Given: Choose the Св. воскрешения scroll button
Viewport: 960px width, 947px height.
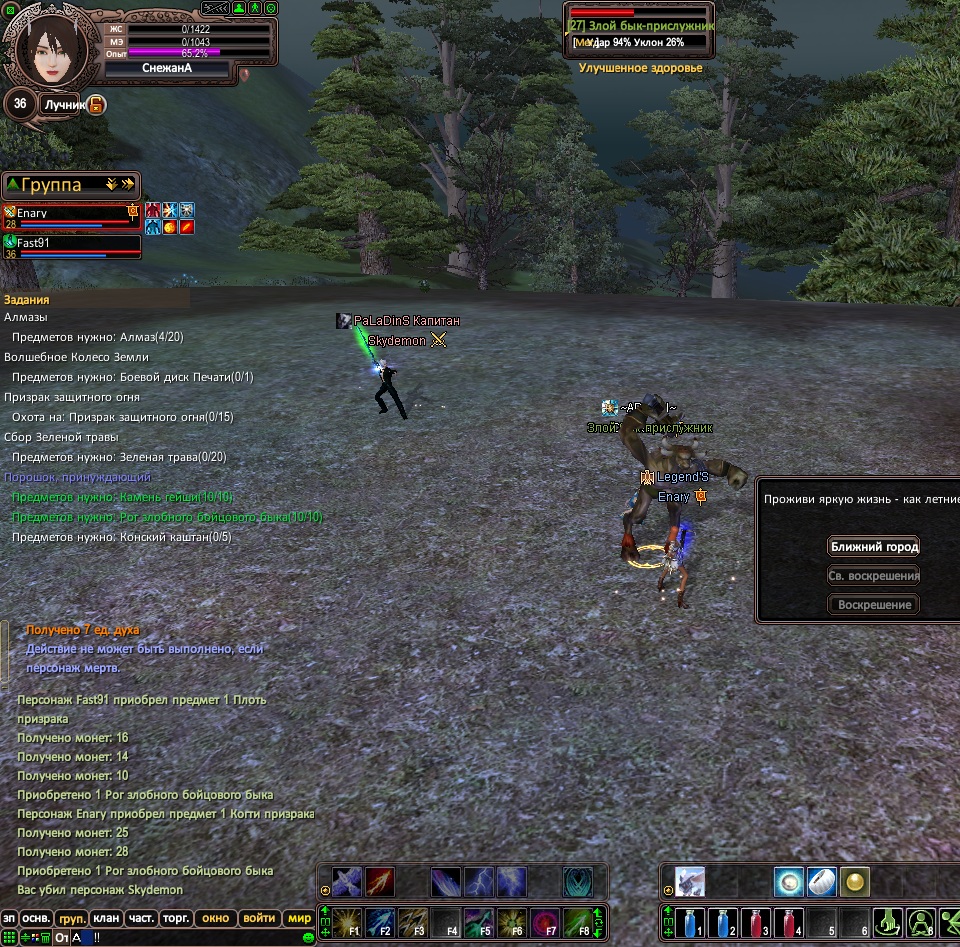Looking at the screenshot, I should [873, 576].
